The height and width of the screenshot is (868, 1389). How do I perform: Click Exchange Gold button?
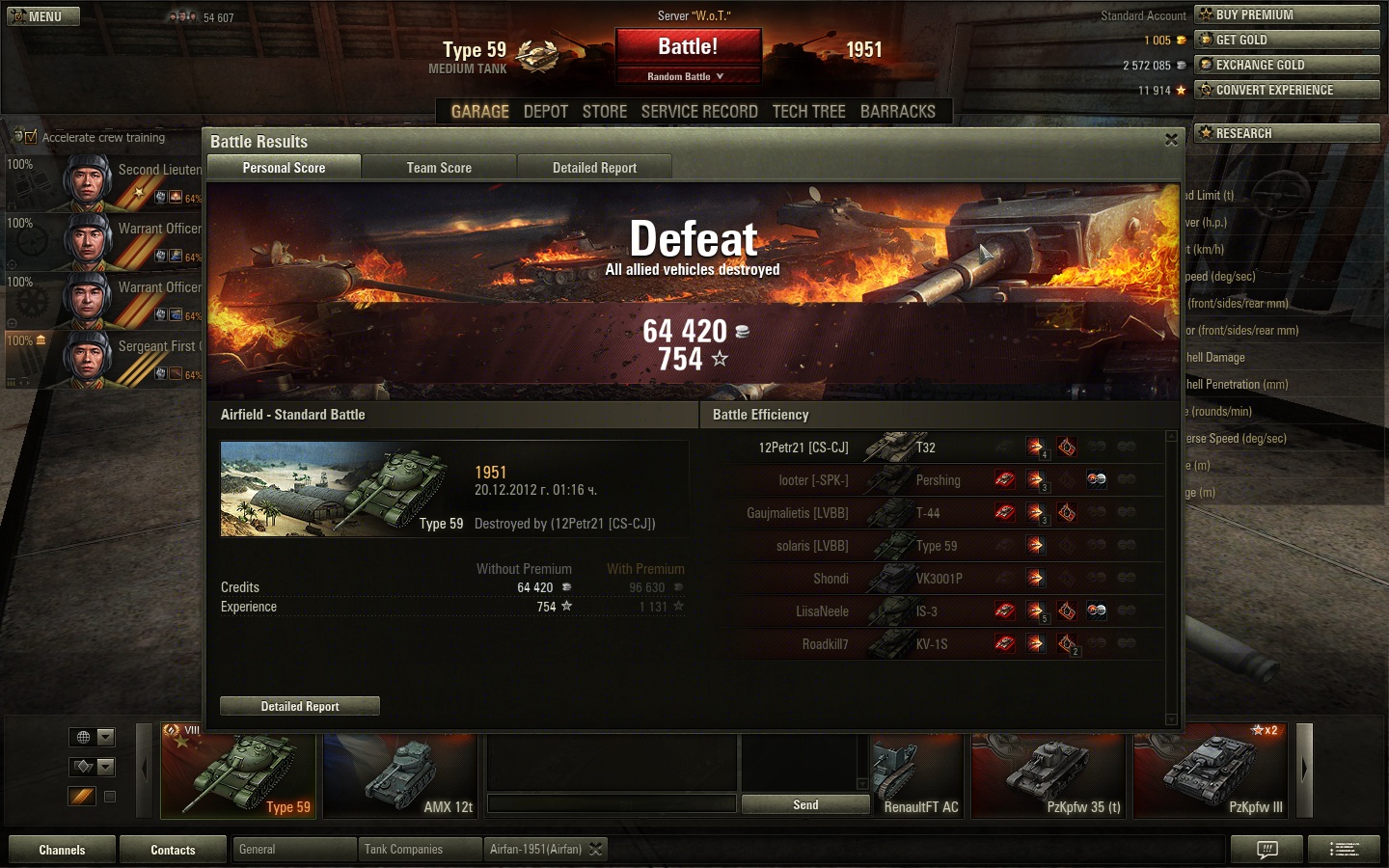(x=1287, y=65)
